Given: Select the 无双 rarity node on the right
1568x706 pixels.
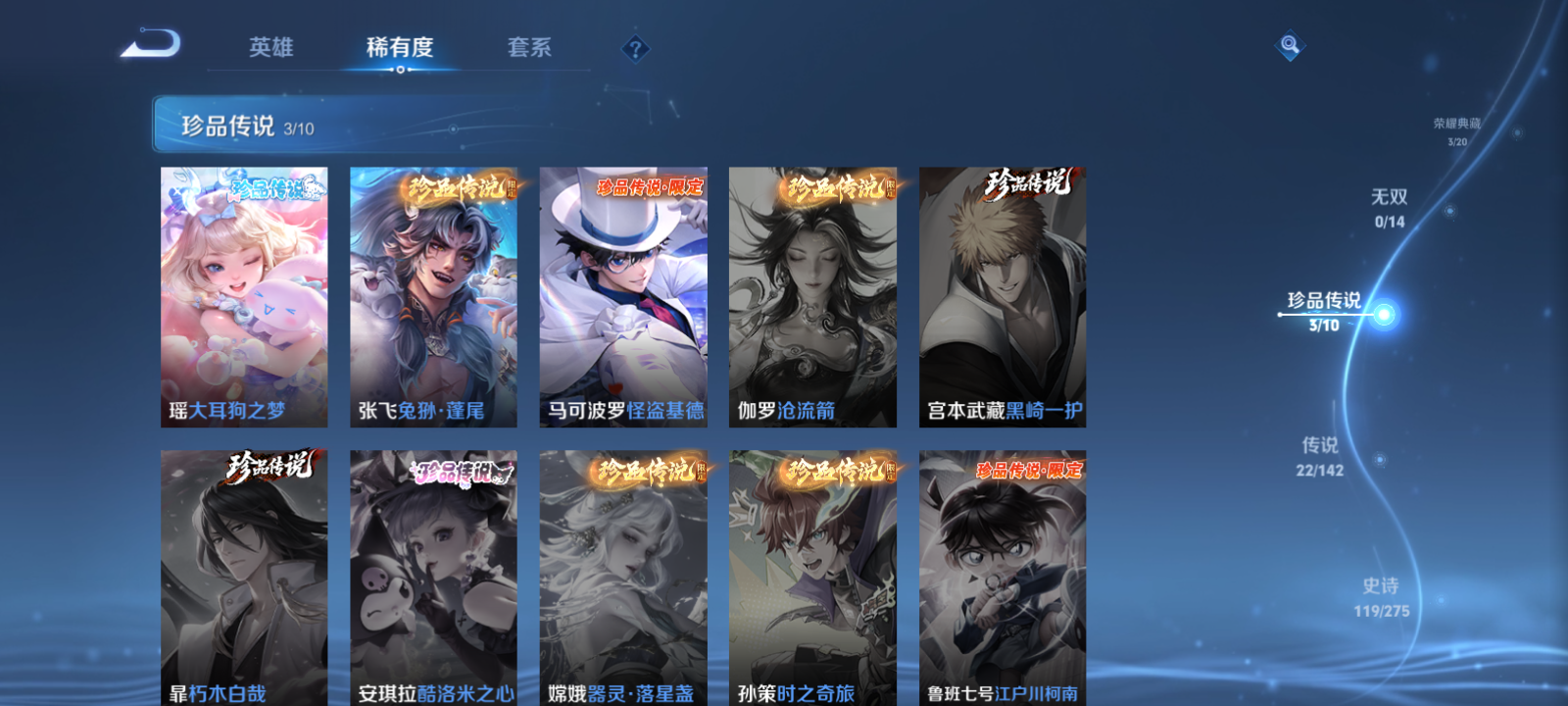Looking at the screenshot, I should pyautogui.click(x=1390, y=206).
